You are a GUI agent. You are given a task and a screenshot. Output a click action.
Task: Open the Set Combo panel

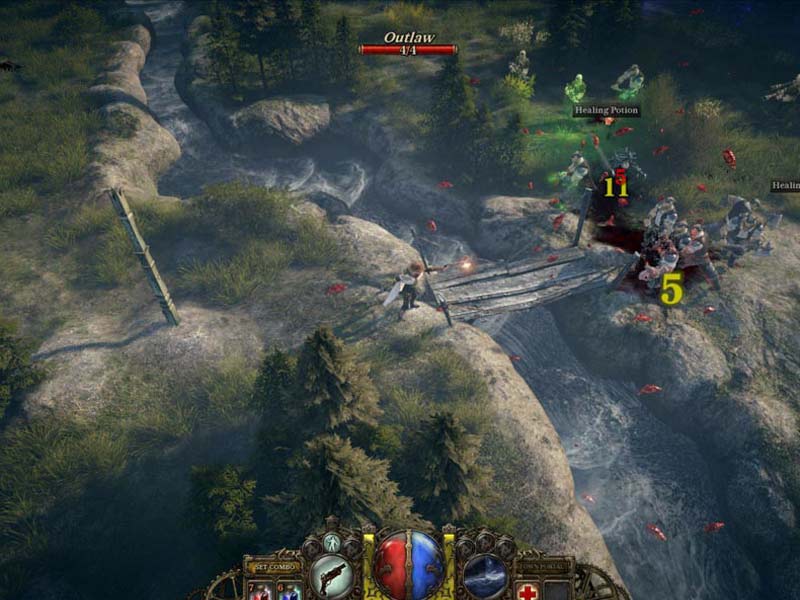pyautogui.click(x=272, y=566)
